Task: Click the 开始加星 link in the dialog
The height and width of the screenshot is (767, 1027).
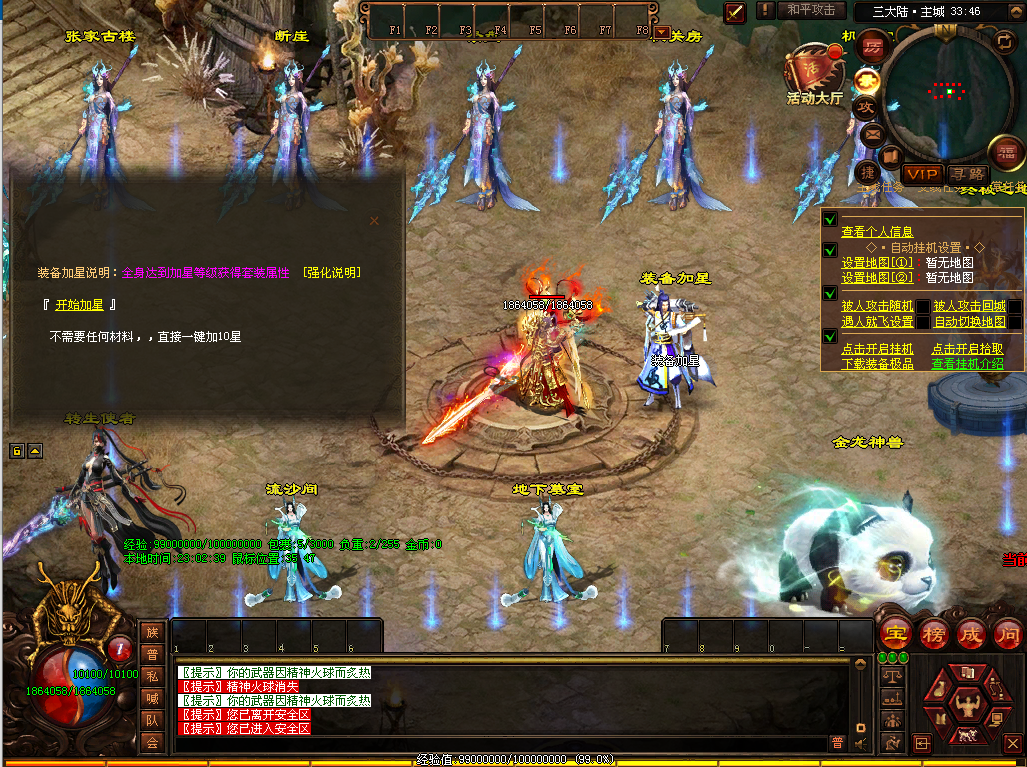Action: coord(81,305)
